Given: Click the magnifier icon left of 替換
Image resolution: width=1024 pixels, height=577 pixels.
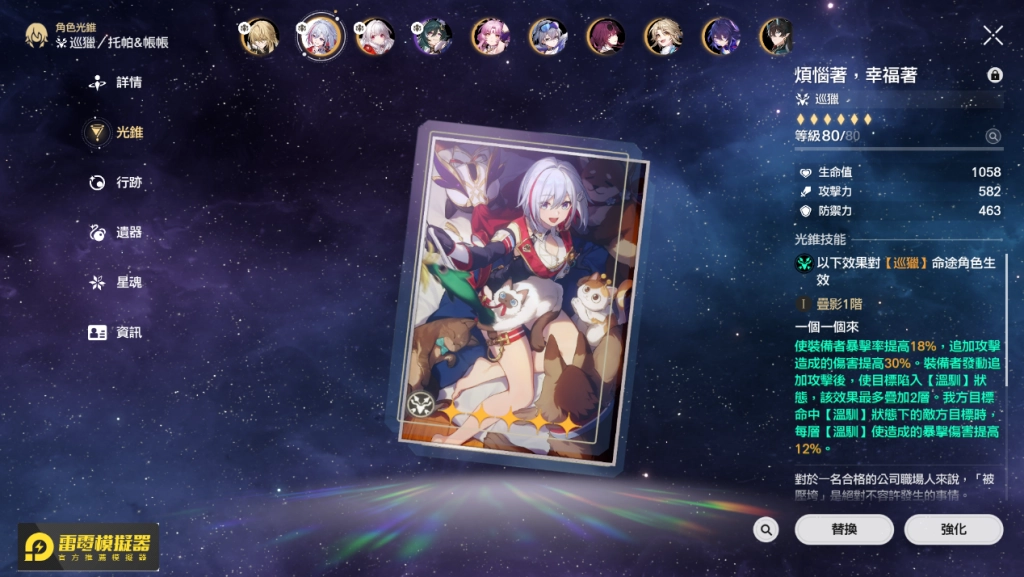Looking at the screenshot, I should (x=766, y=530).
